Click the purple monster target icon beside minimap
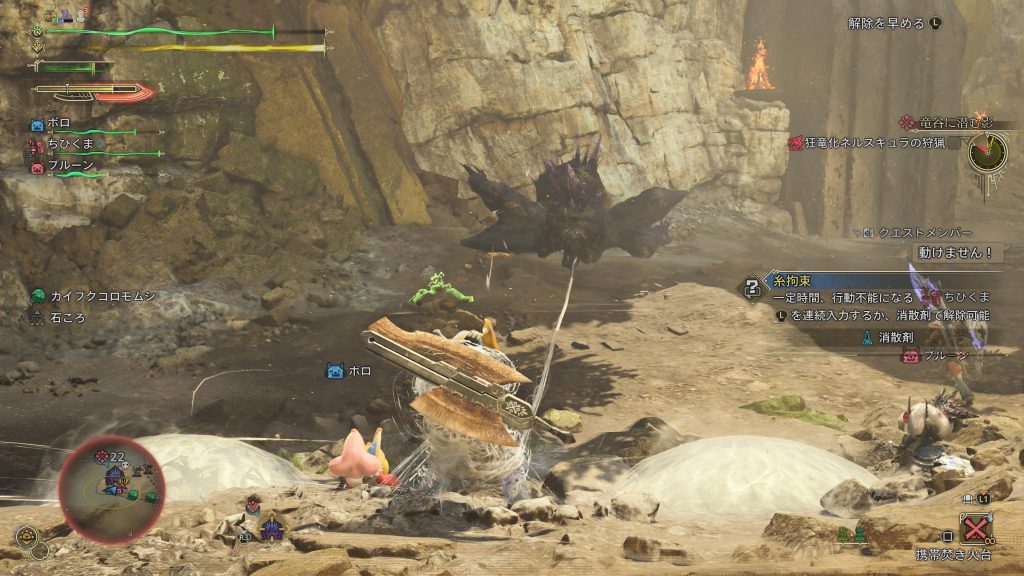 pos(272,527)
